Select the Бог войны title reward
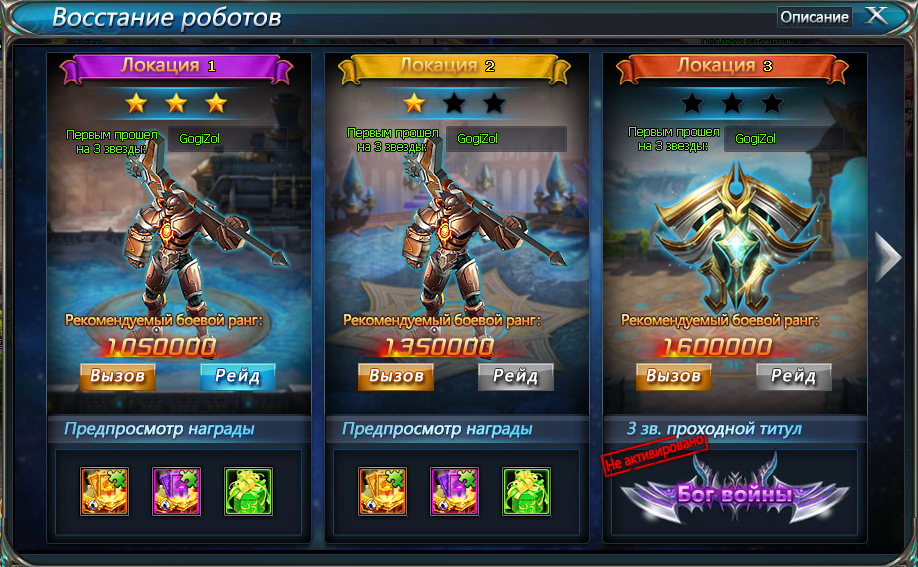Viewport: 918px width, 567px height. [734, 493]
